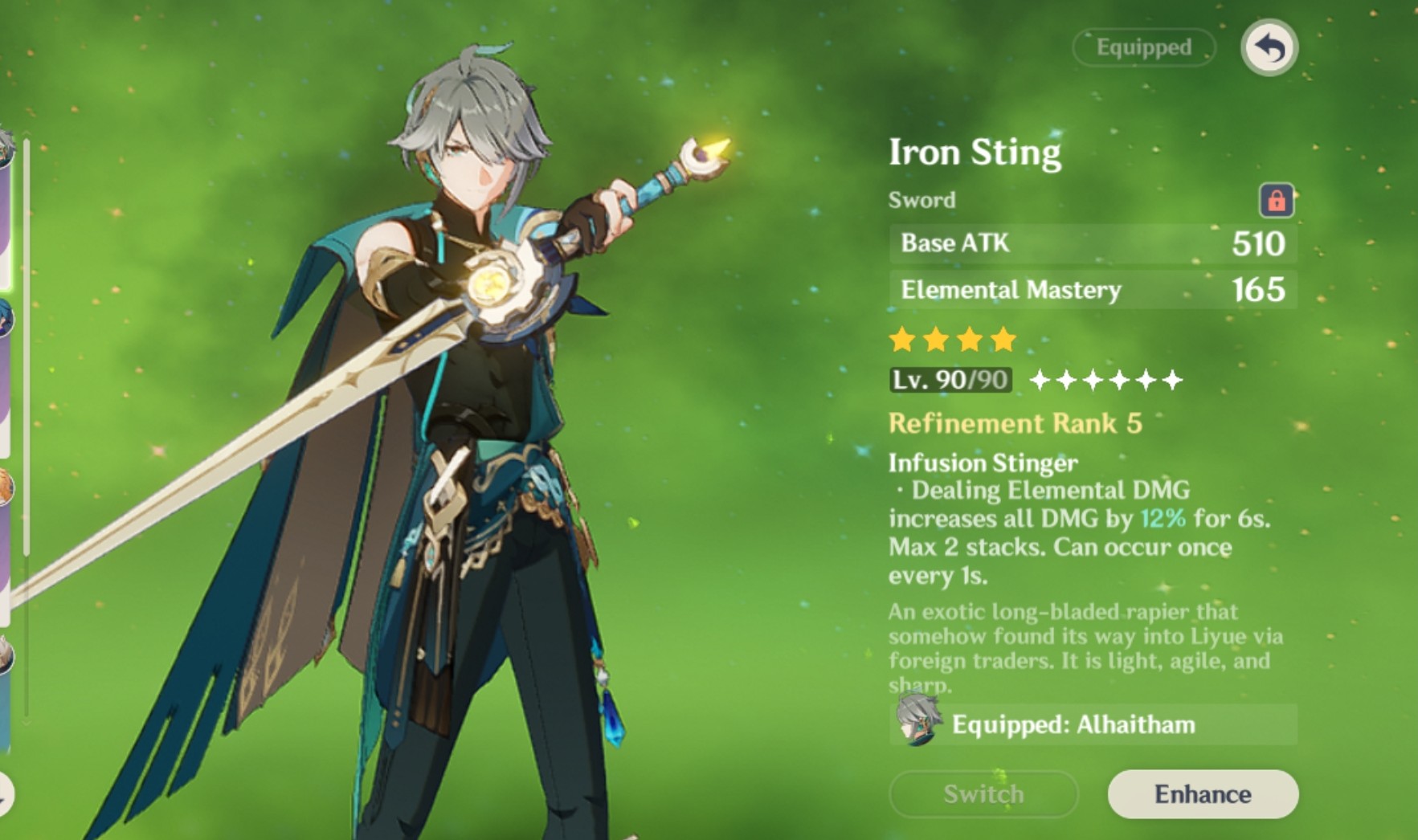
Task: Click the Sword weapon type label
Action: pyautogui.click(x=921, y=200)
